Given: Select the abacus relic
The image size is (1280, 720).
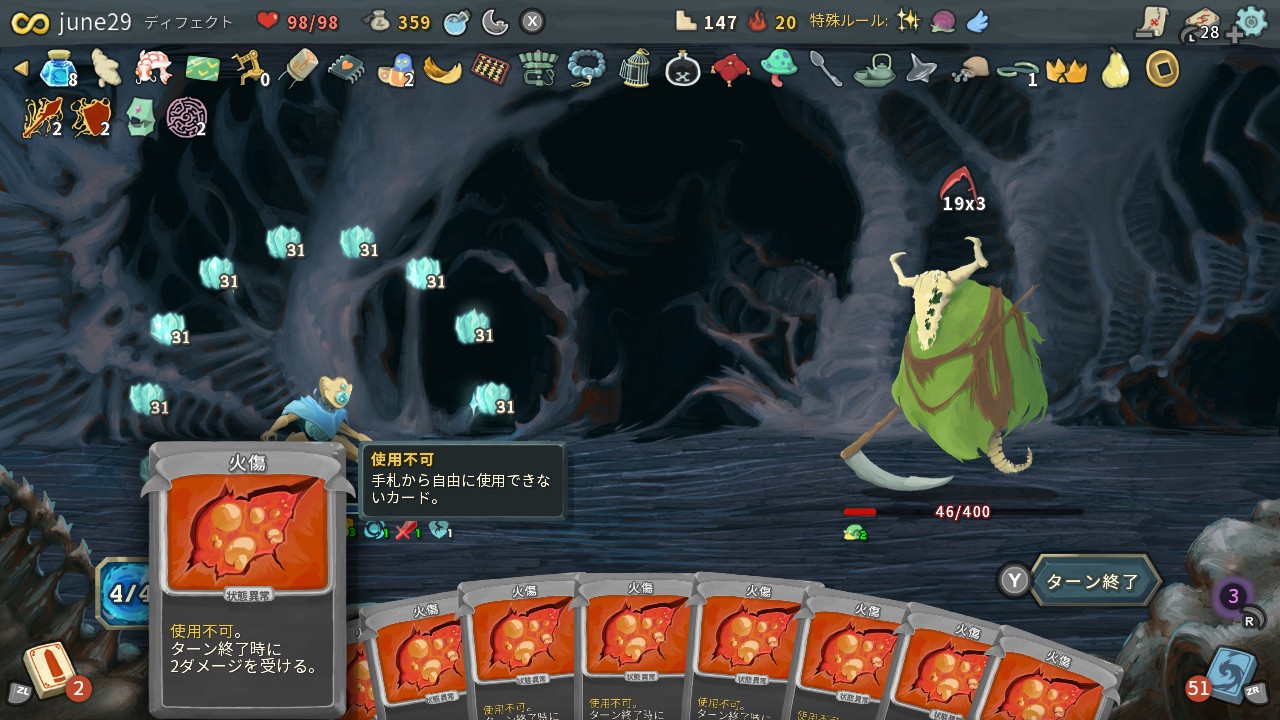Looking at the screenshot, I should point(490,70).
